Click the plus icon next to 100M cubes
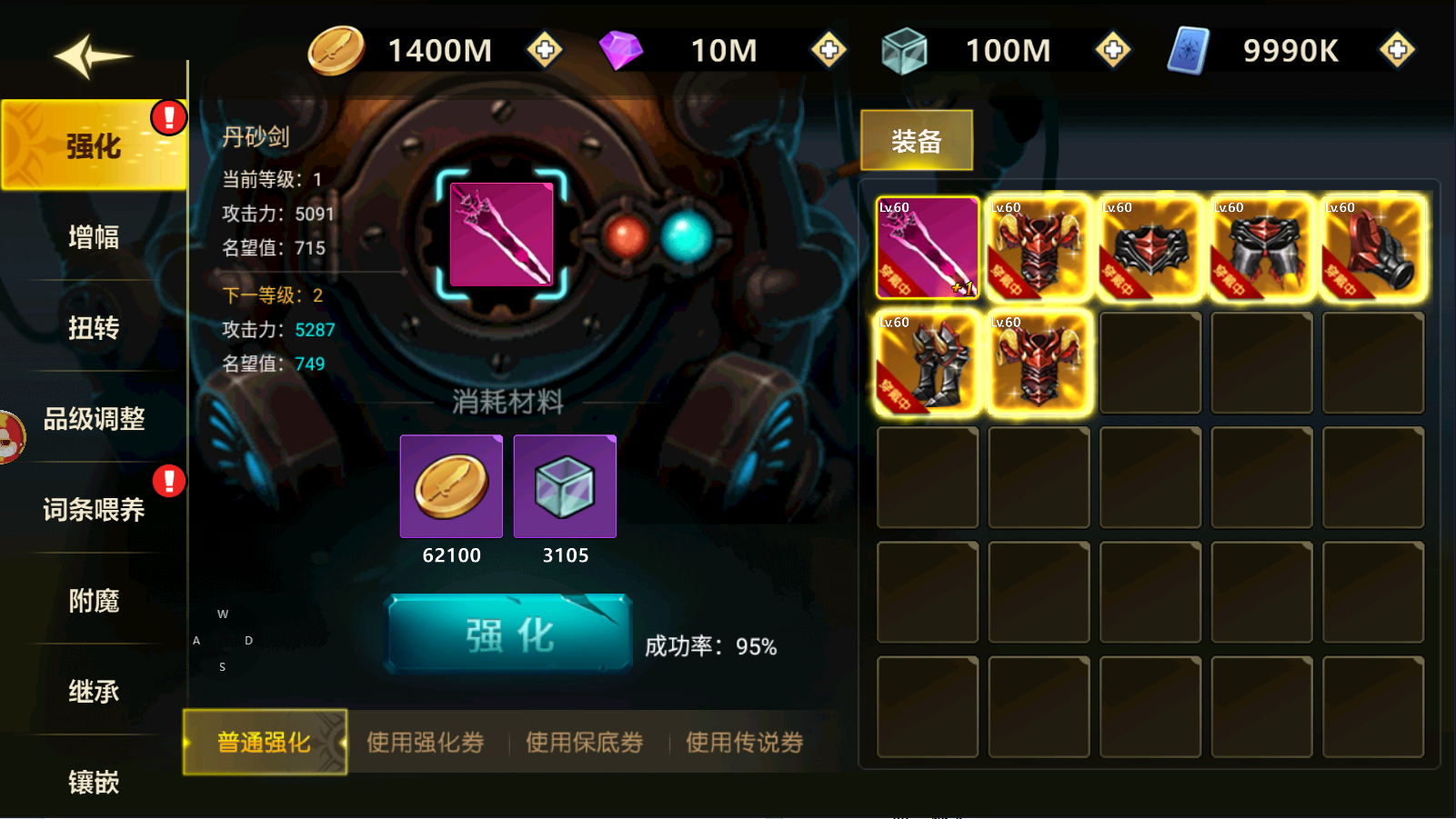The width and height of the screenshot is (1456, 819). coord(1113,51)
